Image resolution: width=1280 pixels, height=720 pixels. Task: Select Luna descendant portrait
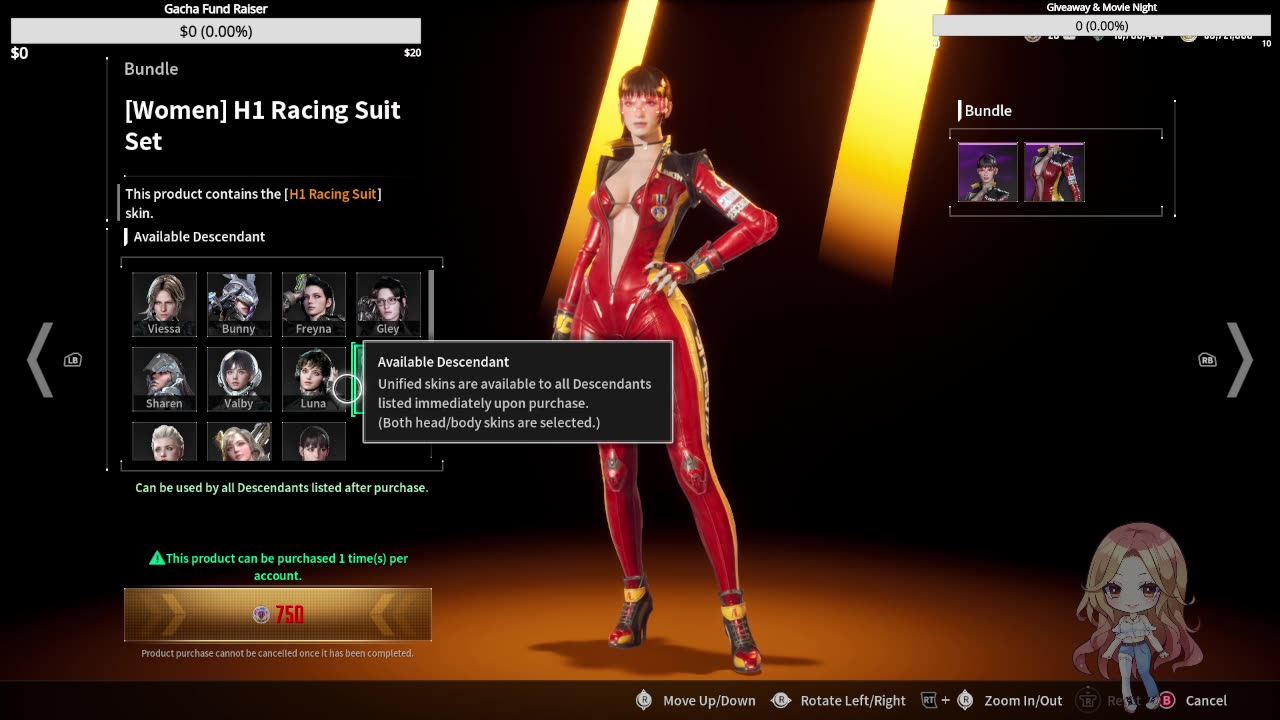point(313,379)
